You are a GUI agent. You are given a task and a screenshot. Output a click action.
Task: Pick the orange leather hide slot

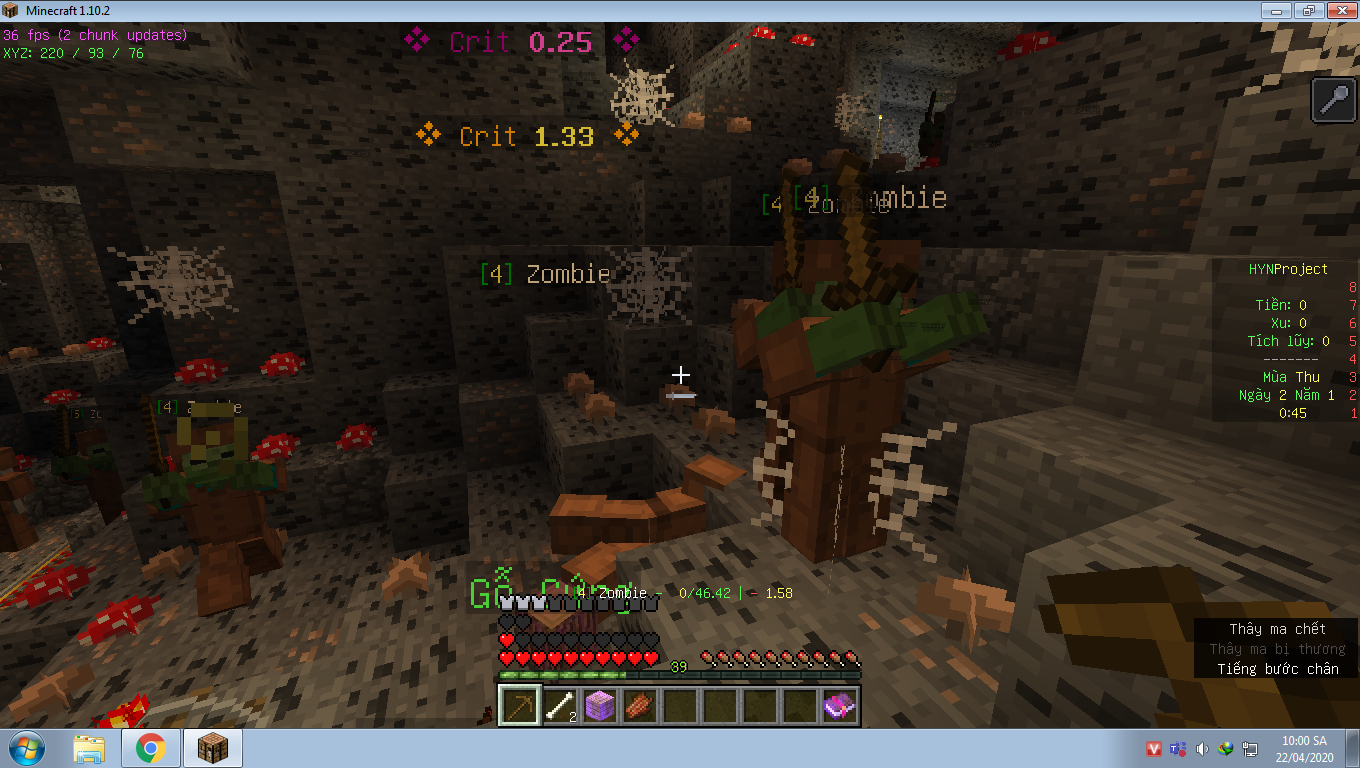[640, 706]
